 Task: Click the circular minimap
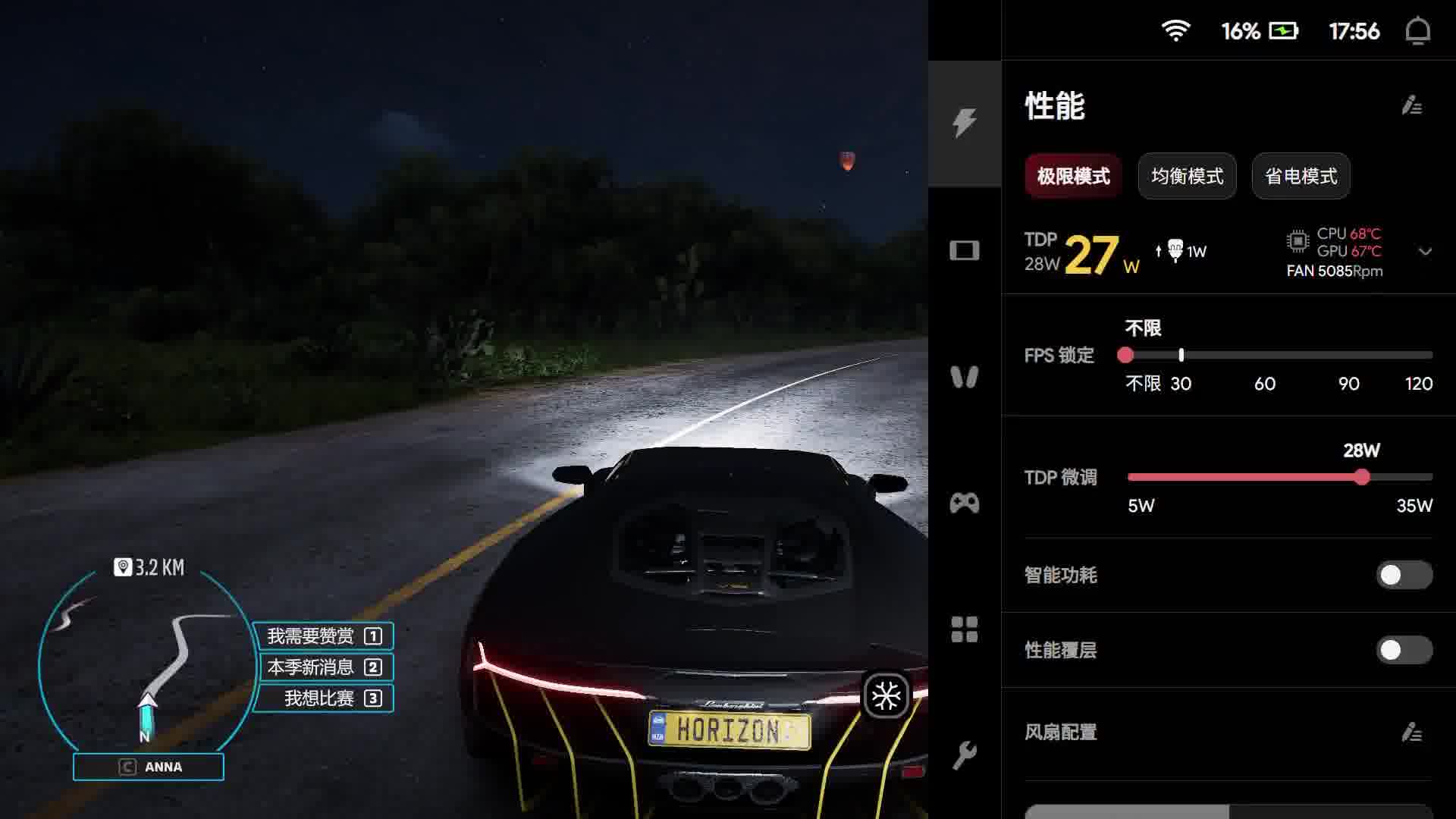[148, 660]
